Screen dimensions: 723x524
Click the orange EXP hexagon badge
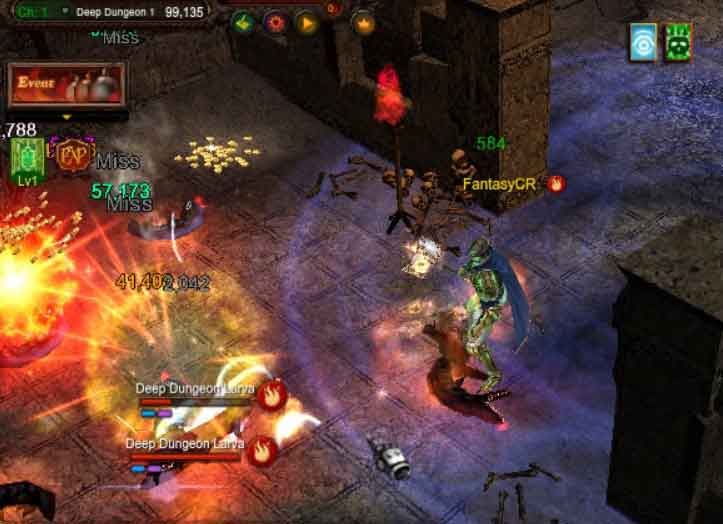(x=73, y=156)
